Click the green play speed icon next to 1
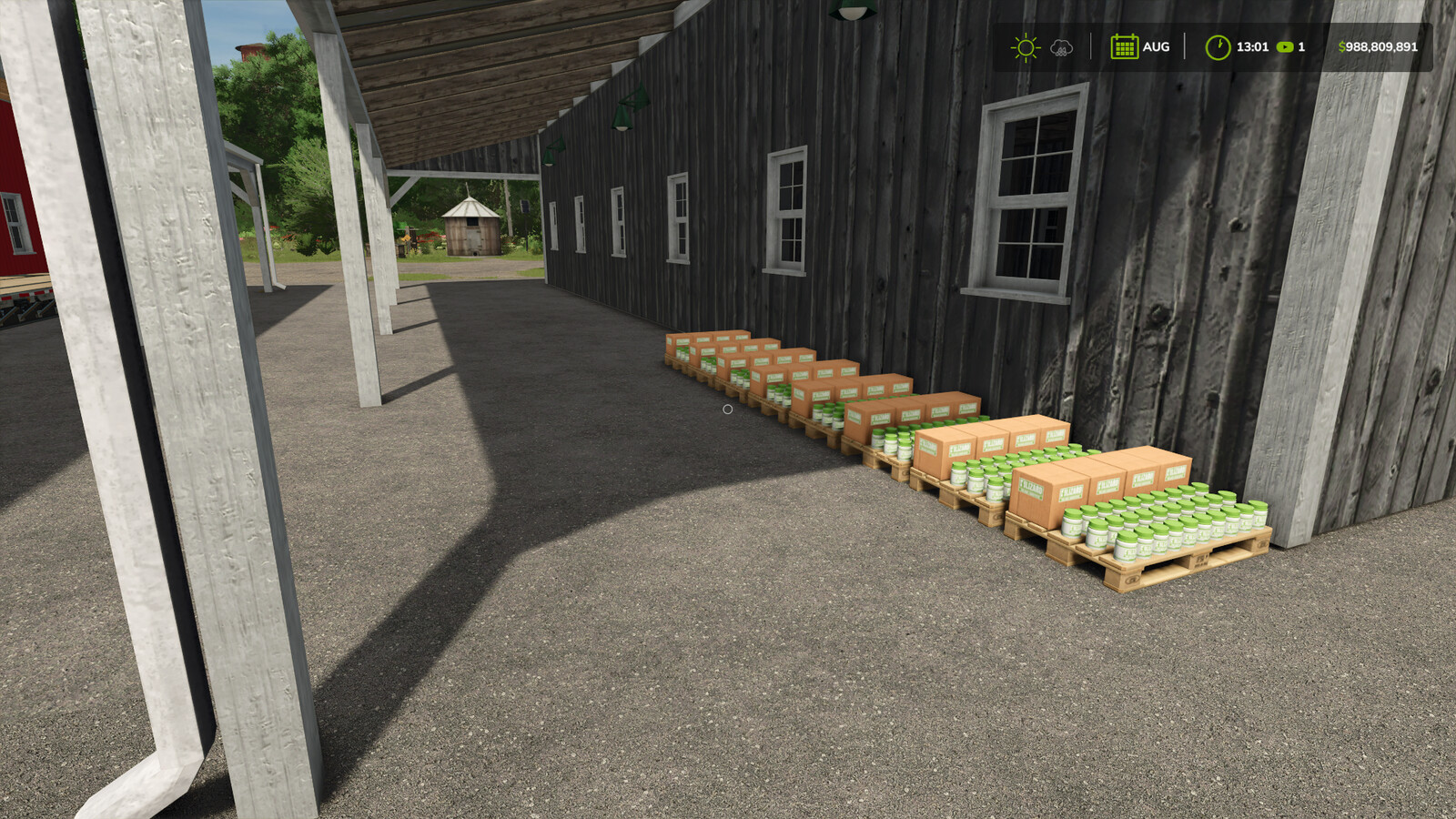This screenshot has width=1456, height=819. [1285, 47]
